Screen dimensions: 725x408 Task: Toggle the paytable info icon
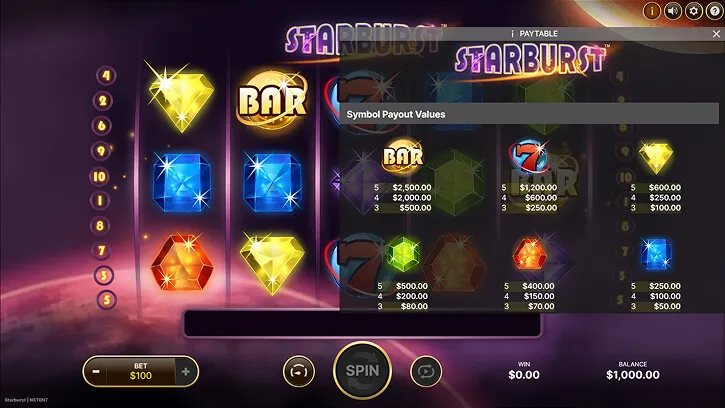(x=652, y=12)
